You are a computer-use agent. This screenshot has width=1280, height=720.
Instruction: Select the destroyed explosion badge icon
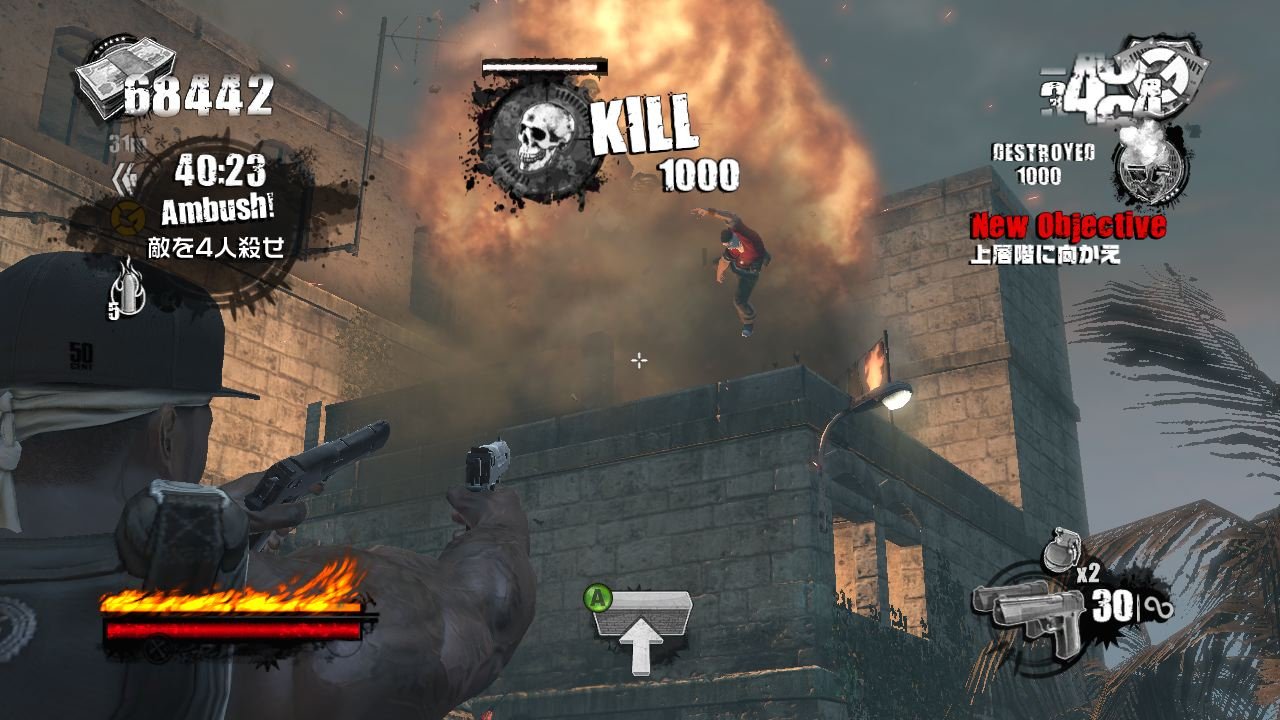[1150, 167]
